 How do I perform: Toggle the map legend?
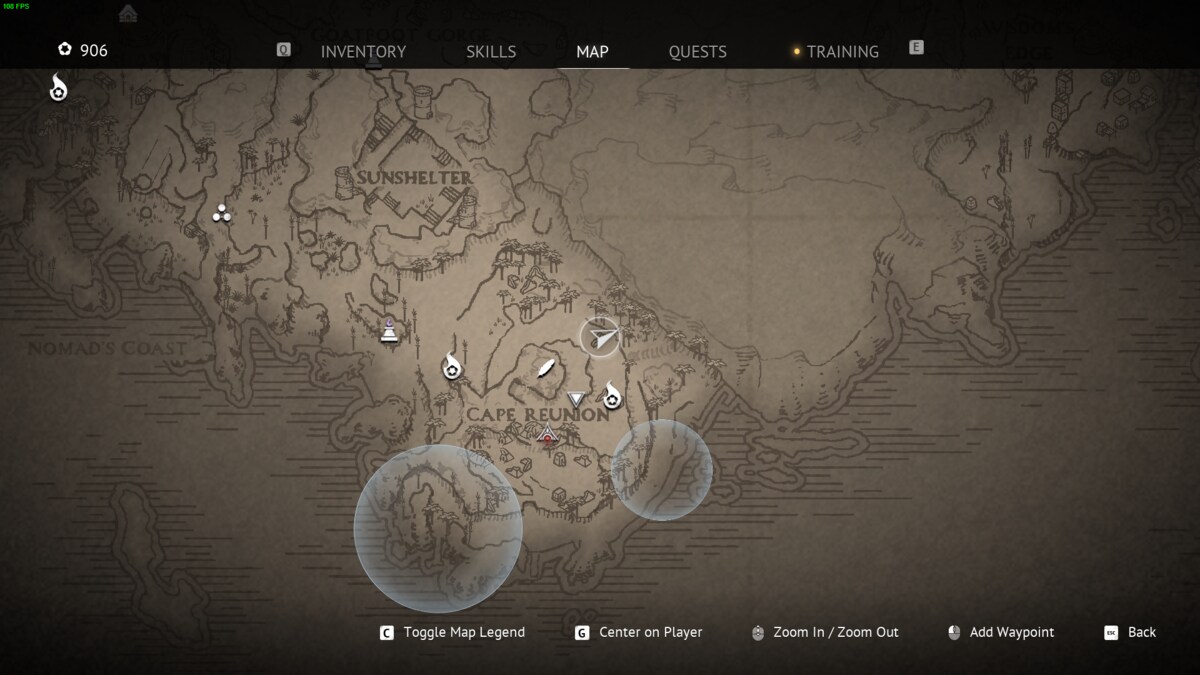(x=453, y=632)
